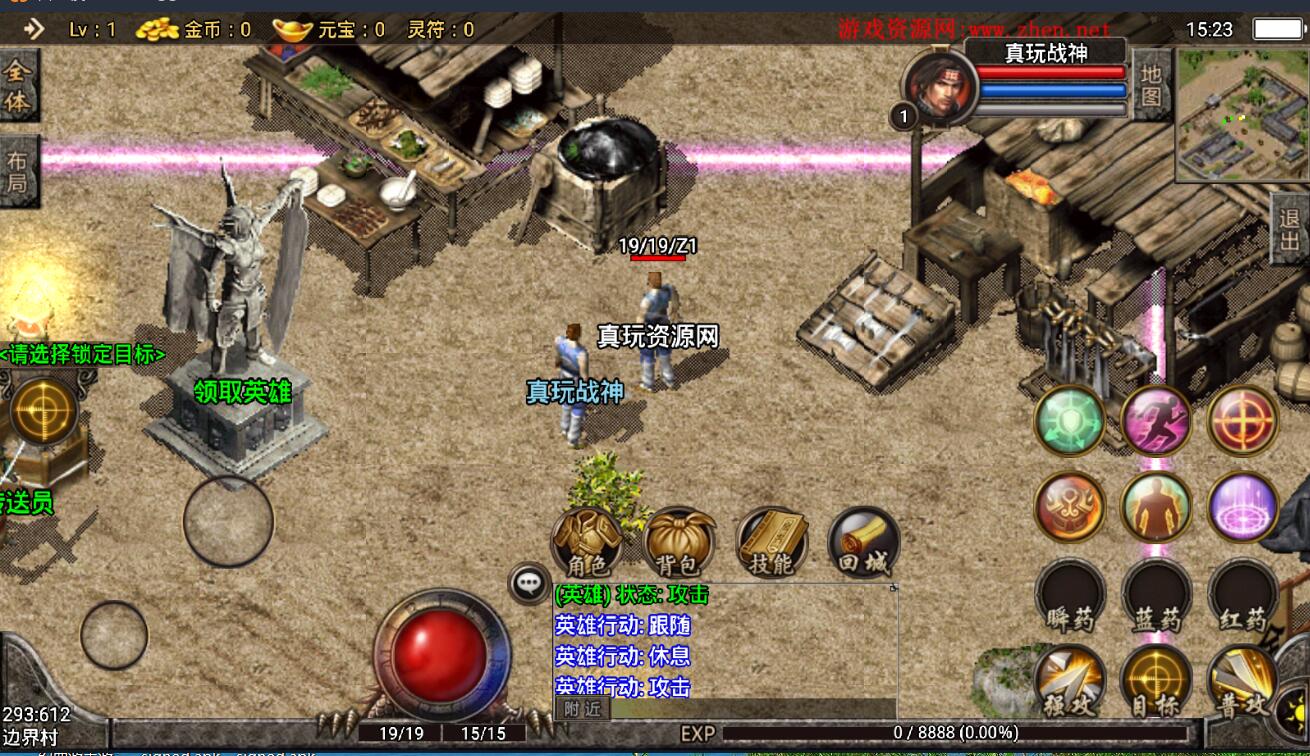The height and width of the screenshot is (756, 1310).
Task: Open the 角色 character panel
Action: [x=587, y=542]
